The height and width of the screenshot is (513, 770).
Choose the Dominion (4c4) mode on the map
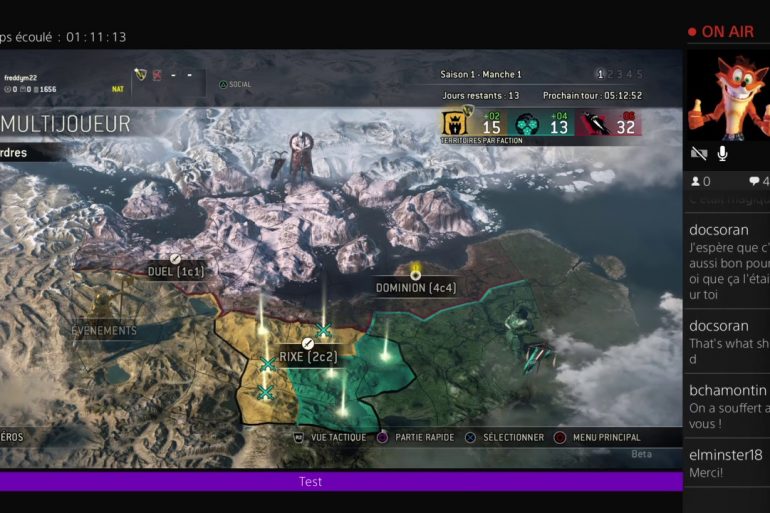pyautogui.click(x=415, y=287)
